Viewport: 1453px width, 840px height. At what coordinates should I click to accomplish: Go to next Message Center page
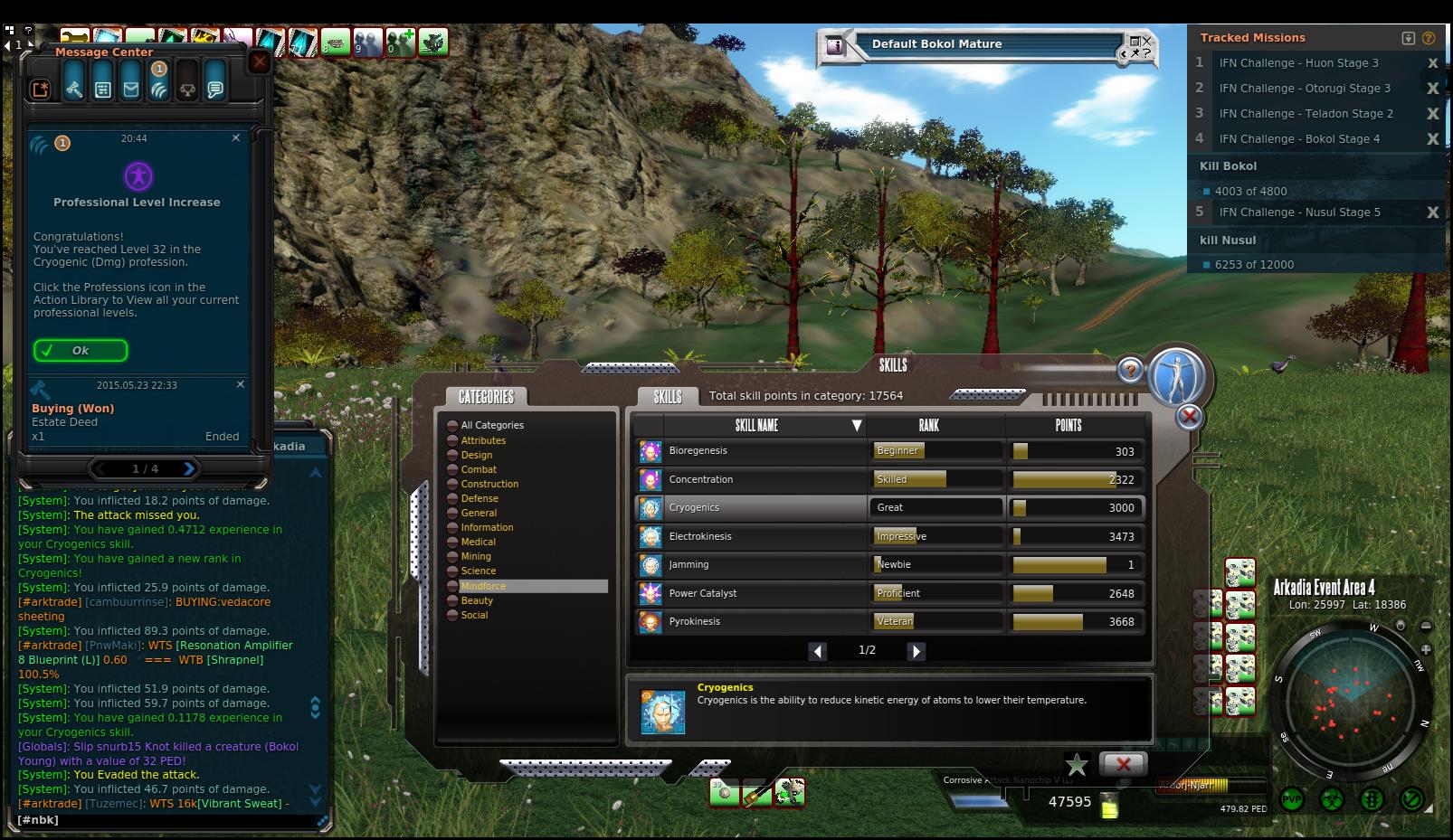pos(188,468)
